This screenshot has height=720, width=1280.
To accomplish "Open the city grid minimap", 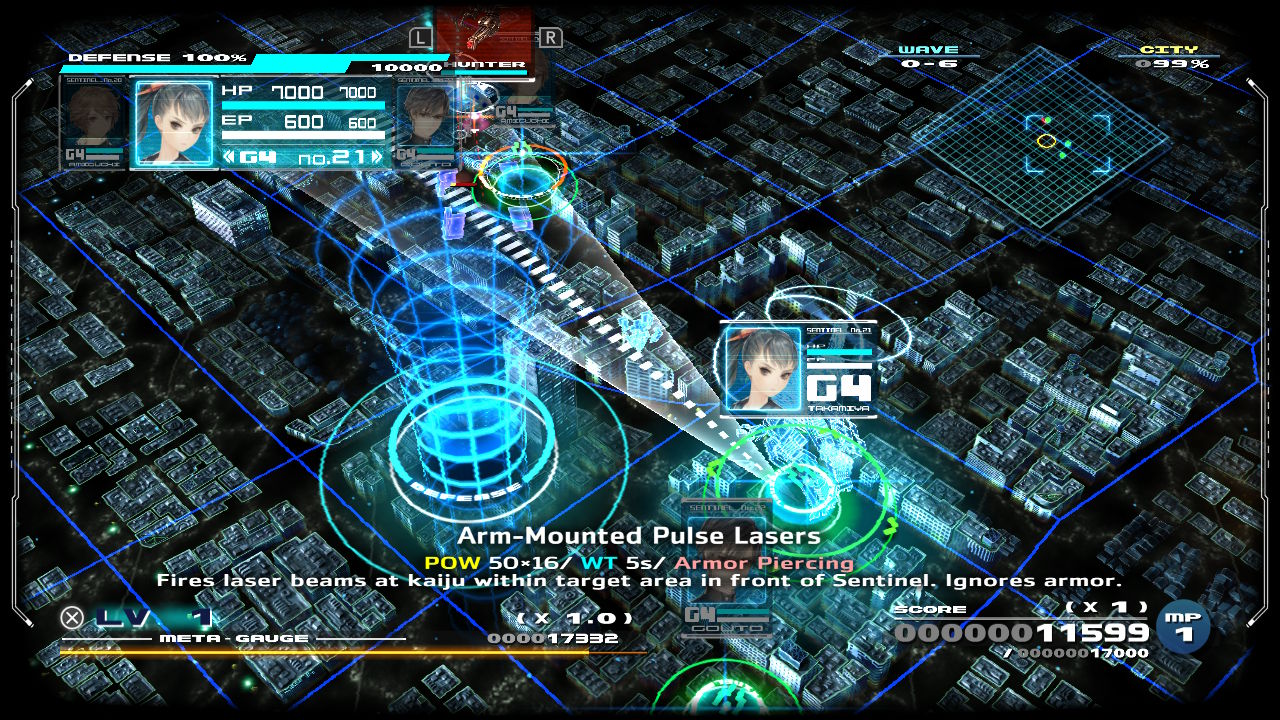I will [1040, 140].
